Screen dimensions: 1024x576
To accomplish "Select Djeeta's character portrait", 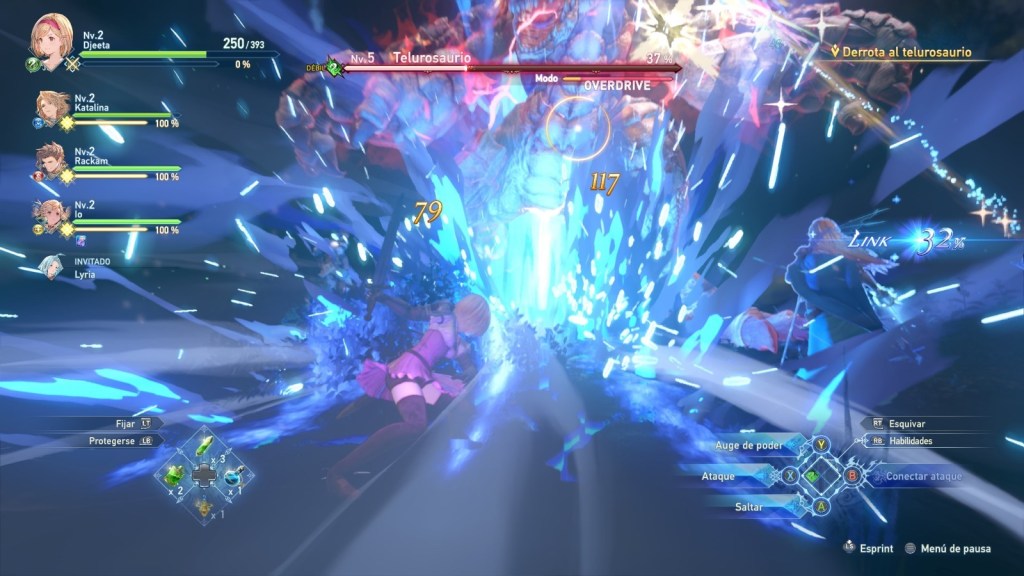I will pyautogui.click(x=51, y=37).
